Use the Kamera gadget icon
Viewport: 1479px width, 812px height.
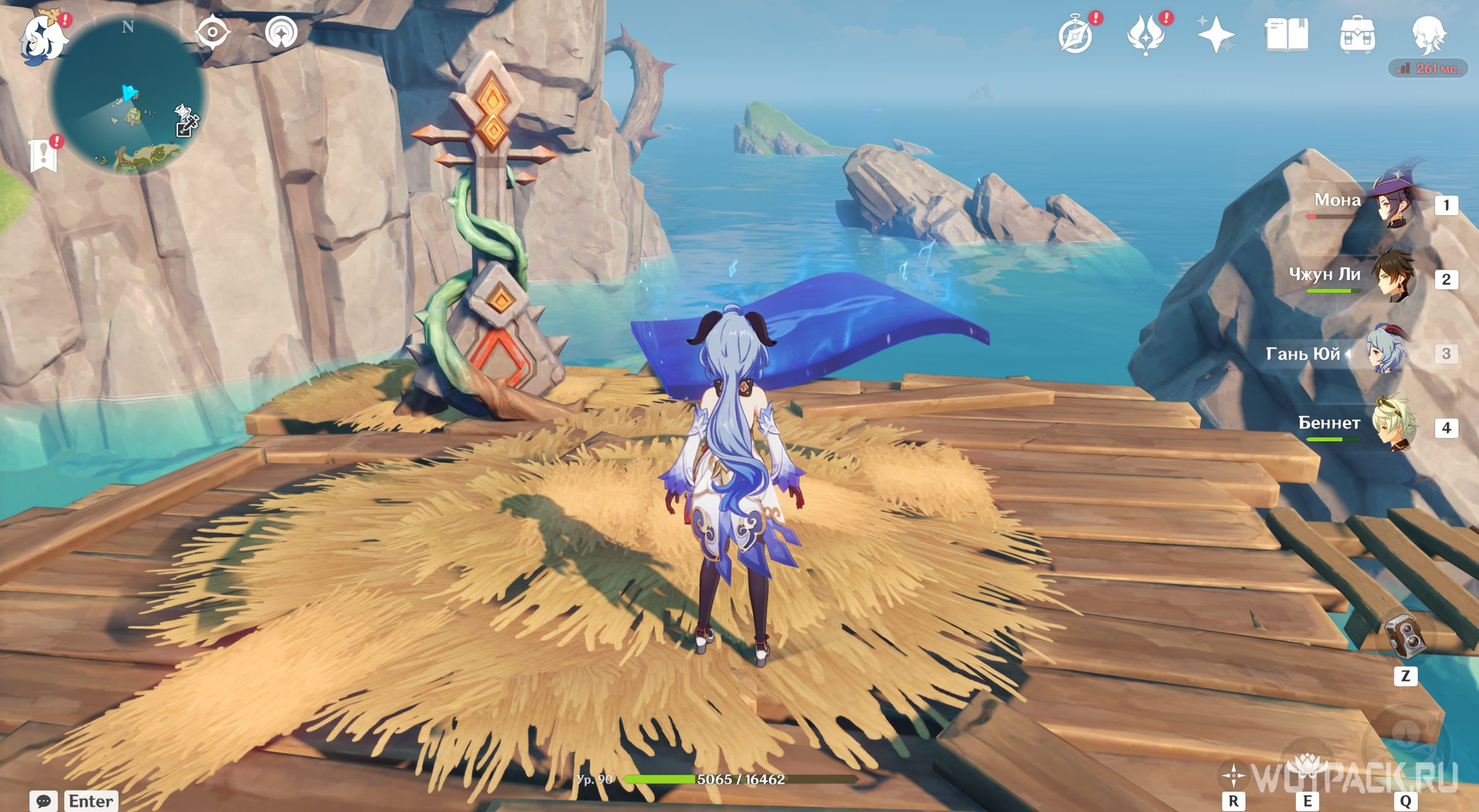[x=1405, y=636]
